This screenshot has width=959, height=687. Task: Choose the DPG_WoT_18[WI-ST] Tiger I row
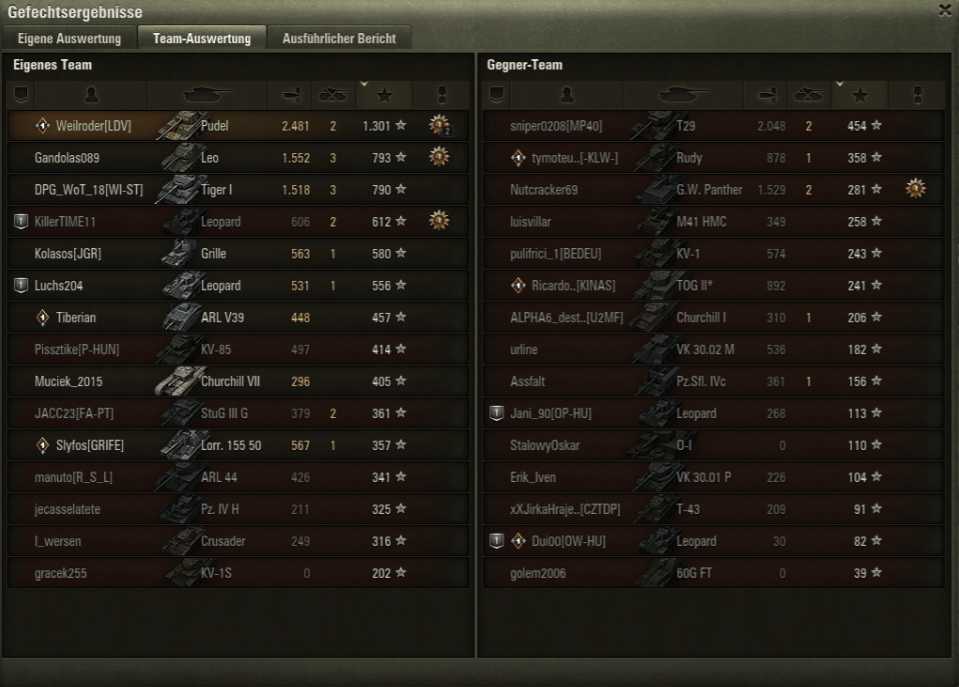click(x=238, y=190)
